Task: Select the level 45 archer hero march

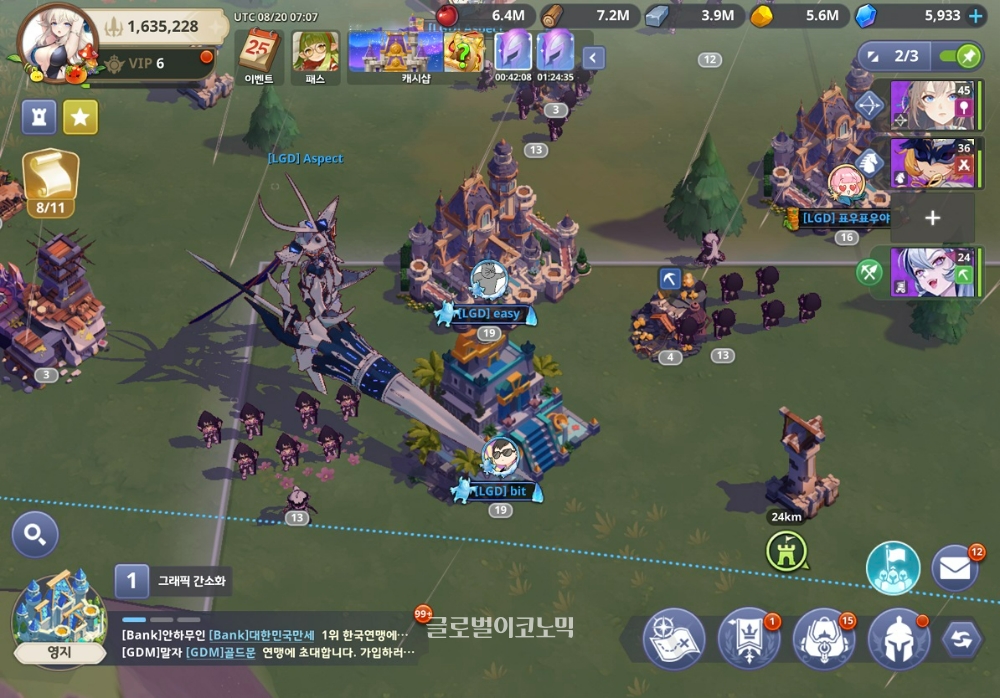Action: pyautogui.click(x=932, y=106)
